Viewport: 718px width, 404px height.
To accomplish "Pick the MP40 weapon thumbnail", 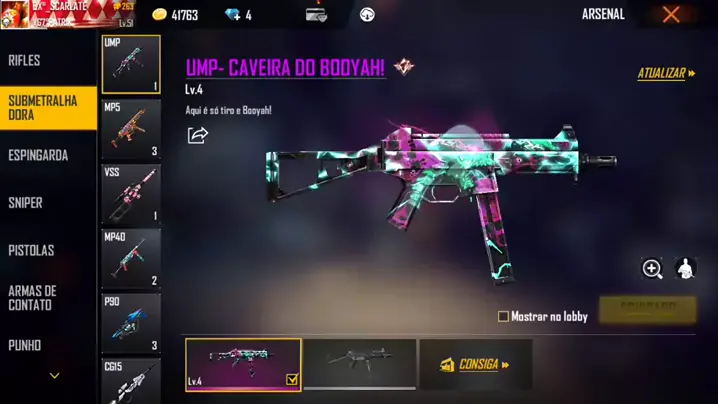I will 131,258.
